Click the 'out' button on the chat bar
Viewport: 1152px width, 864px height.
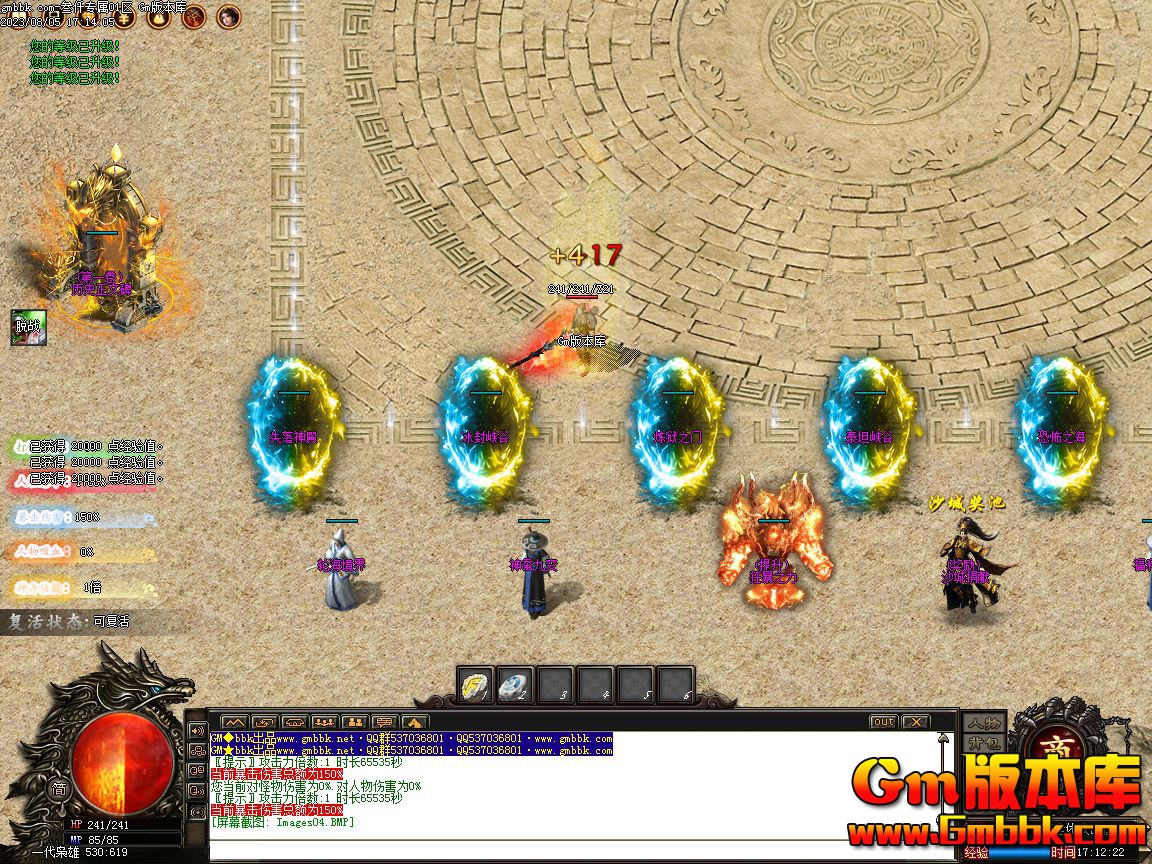click(x=883, y=721)
